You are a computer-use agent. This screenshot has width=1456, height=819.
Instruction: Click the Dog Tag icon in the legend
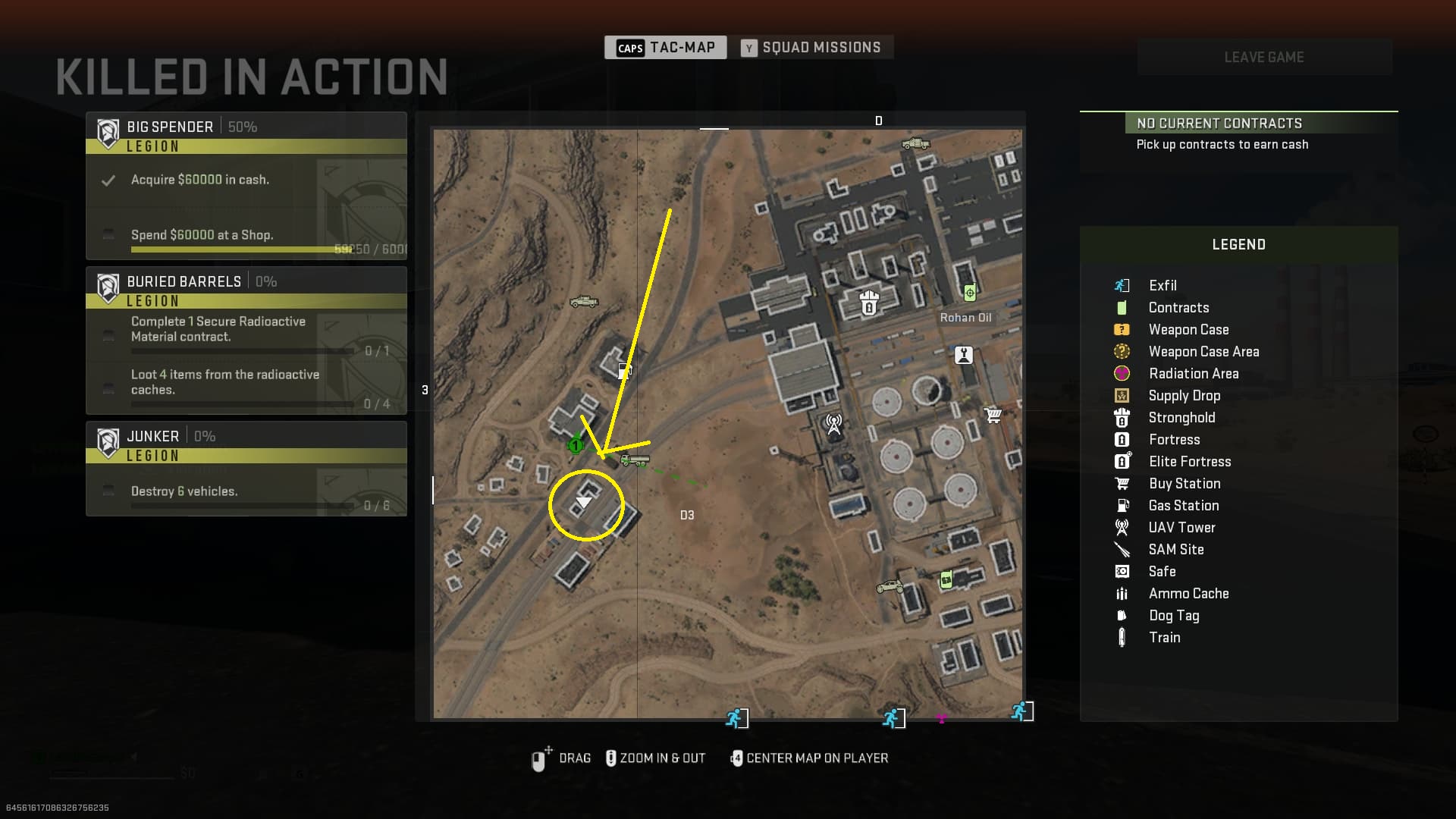coord(1122,616)
